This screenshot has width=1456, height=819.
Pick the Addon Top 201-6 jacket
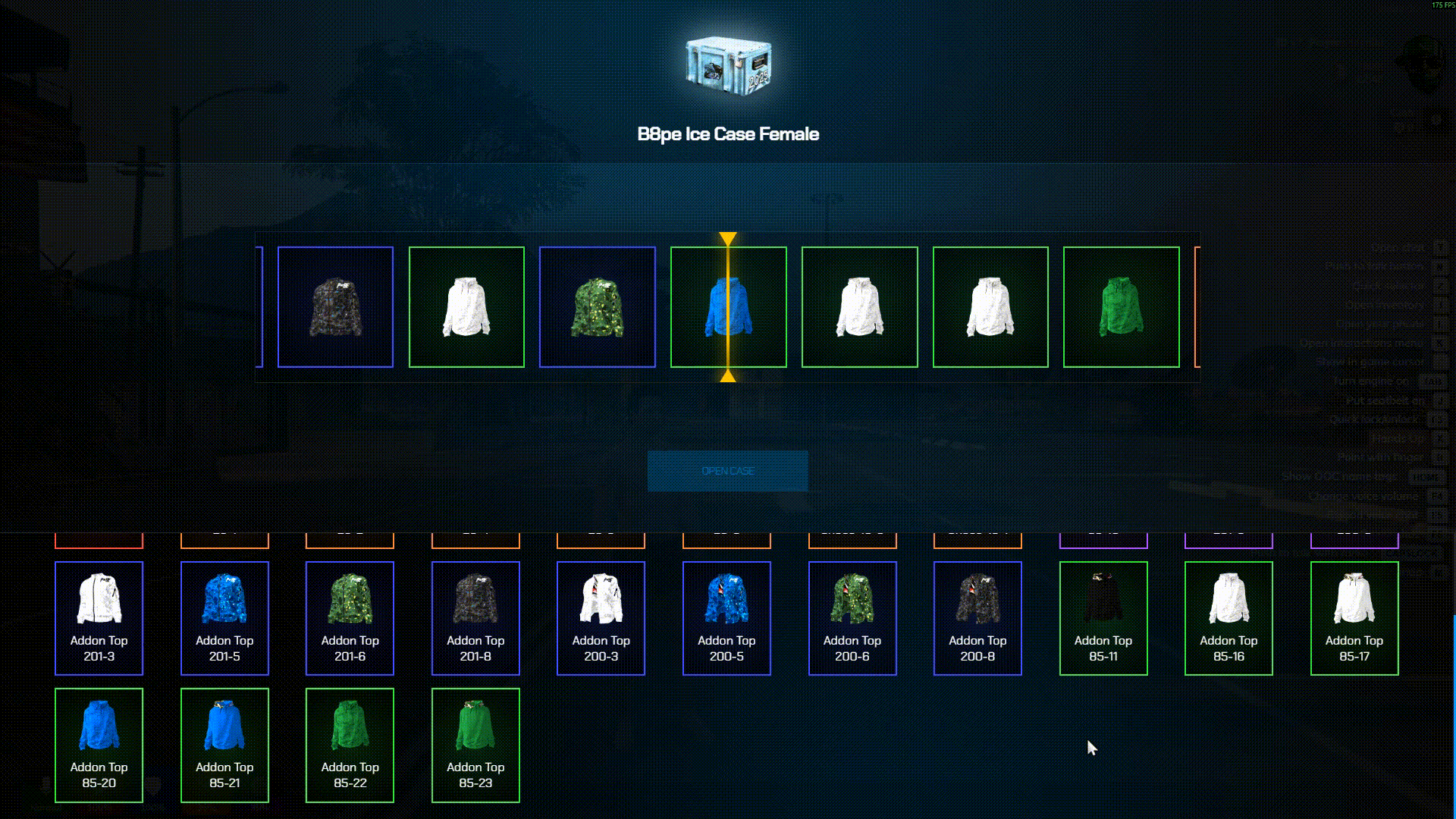pos(350,618)
